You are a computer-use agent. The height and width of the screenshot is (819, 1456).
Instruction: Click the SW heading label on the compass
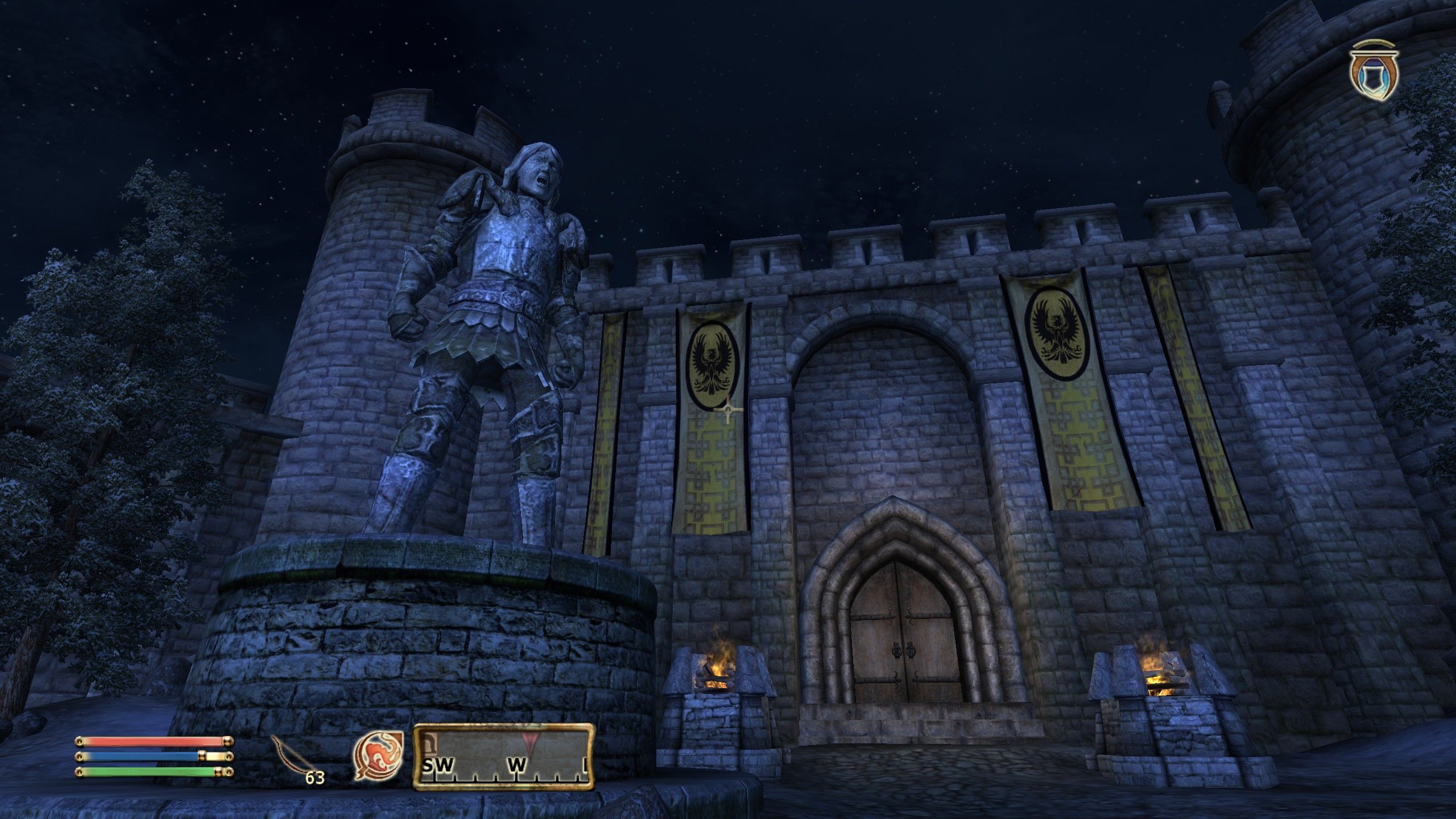pyautogui.click(x=438, y=765)
